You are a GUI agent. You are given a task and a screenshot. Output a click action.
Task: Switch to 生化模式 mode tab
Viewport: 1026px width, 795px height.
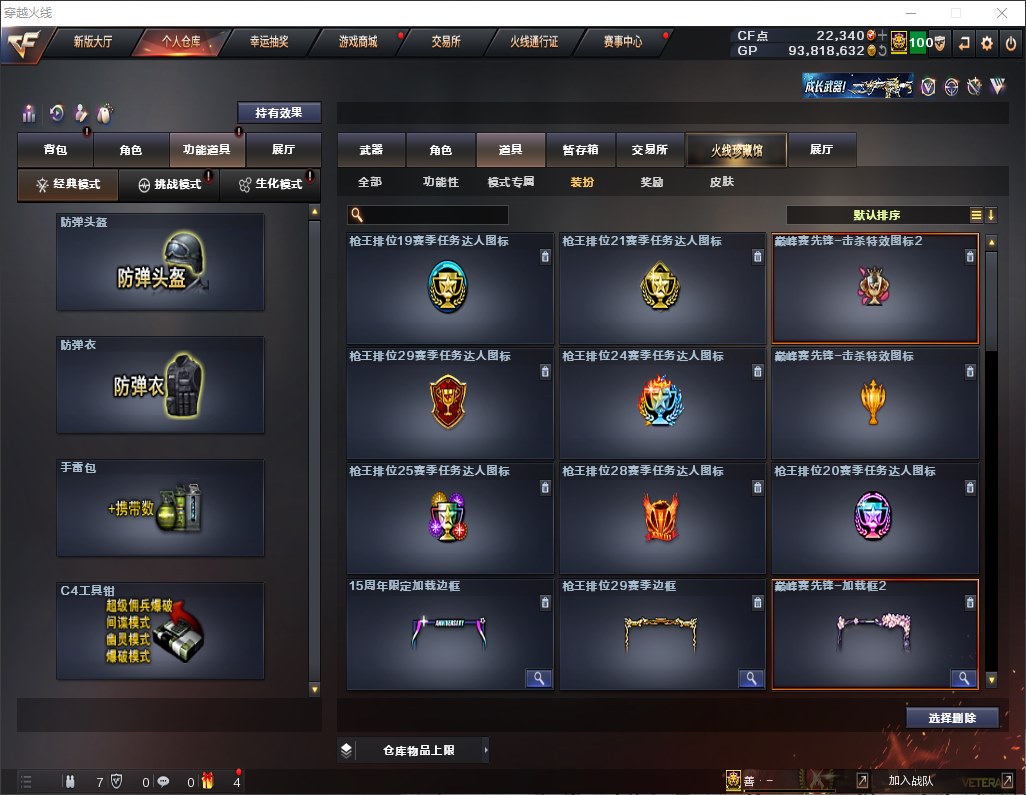(271, 184)
